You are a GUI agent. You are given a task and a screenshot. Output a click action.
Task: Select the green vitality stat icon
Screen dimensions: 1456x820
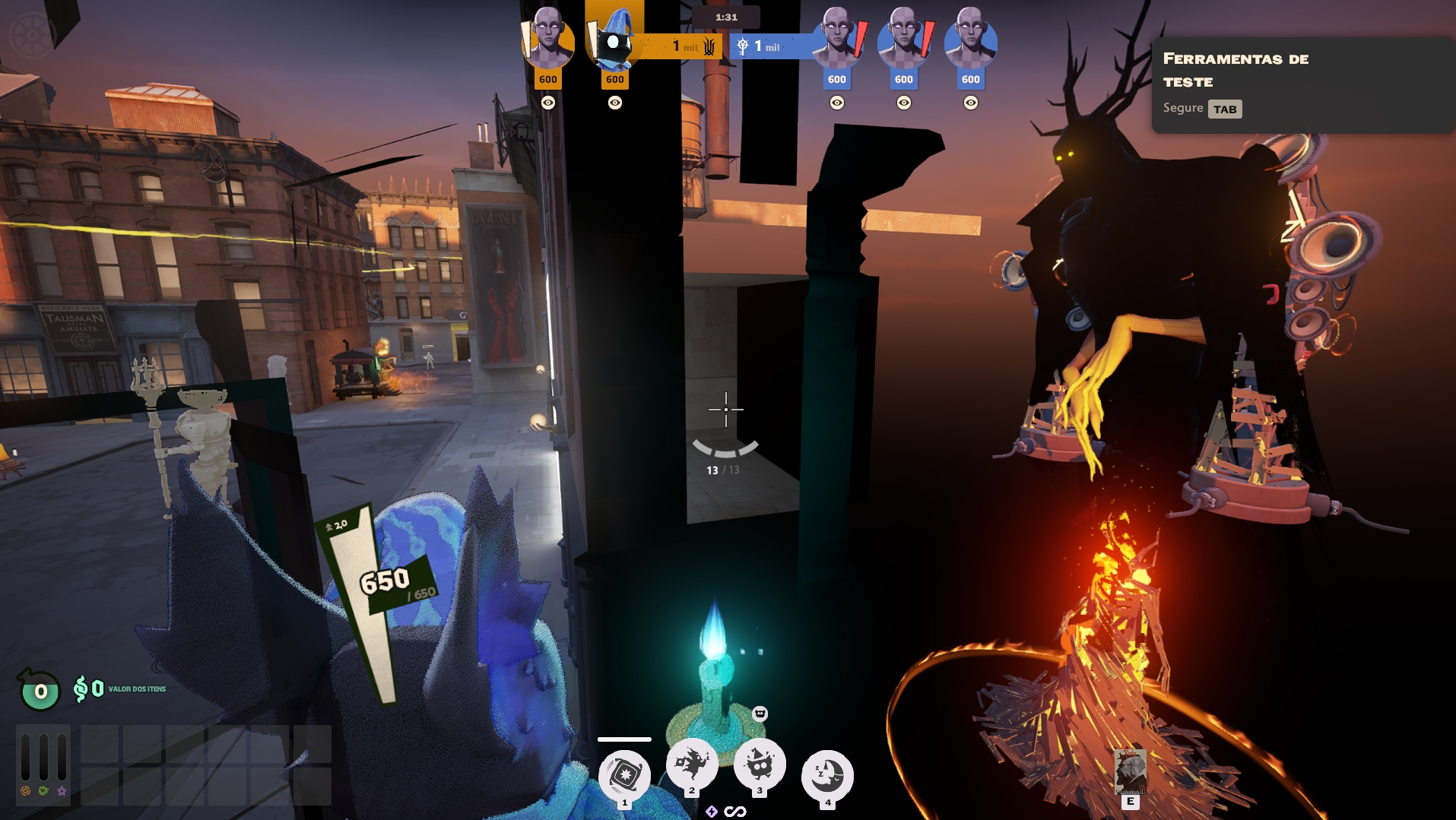tap(43, 791)
